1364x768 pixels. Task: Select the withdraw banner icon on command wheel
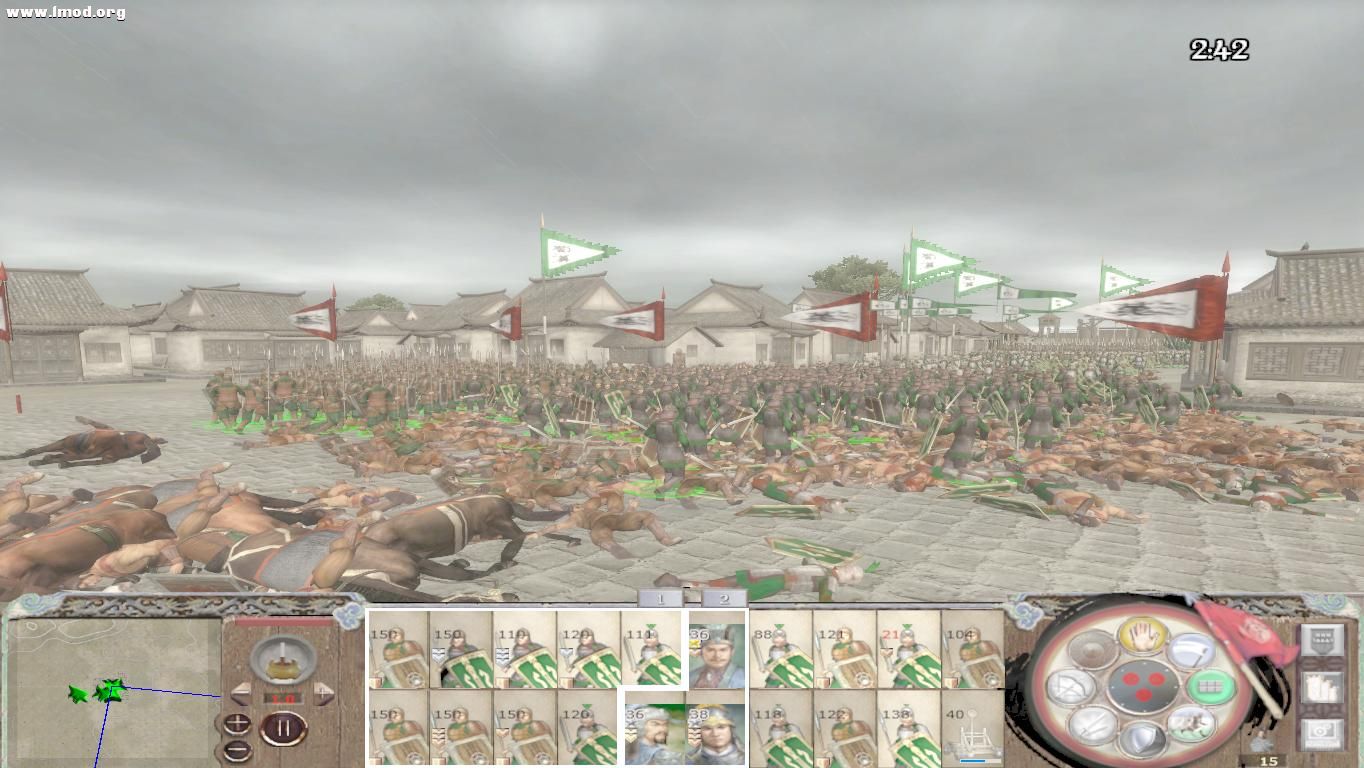1192,651
